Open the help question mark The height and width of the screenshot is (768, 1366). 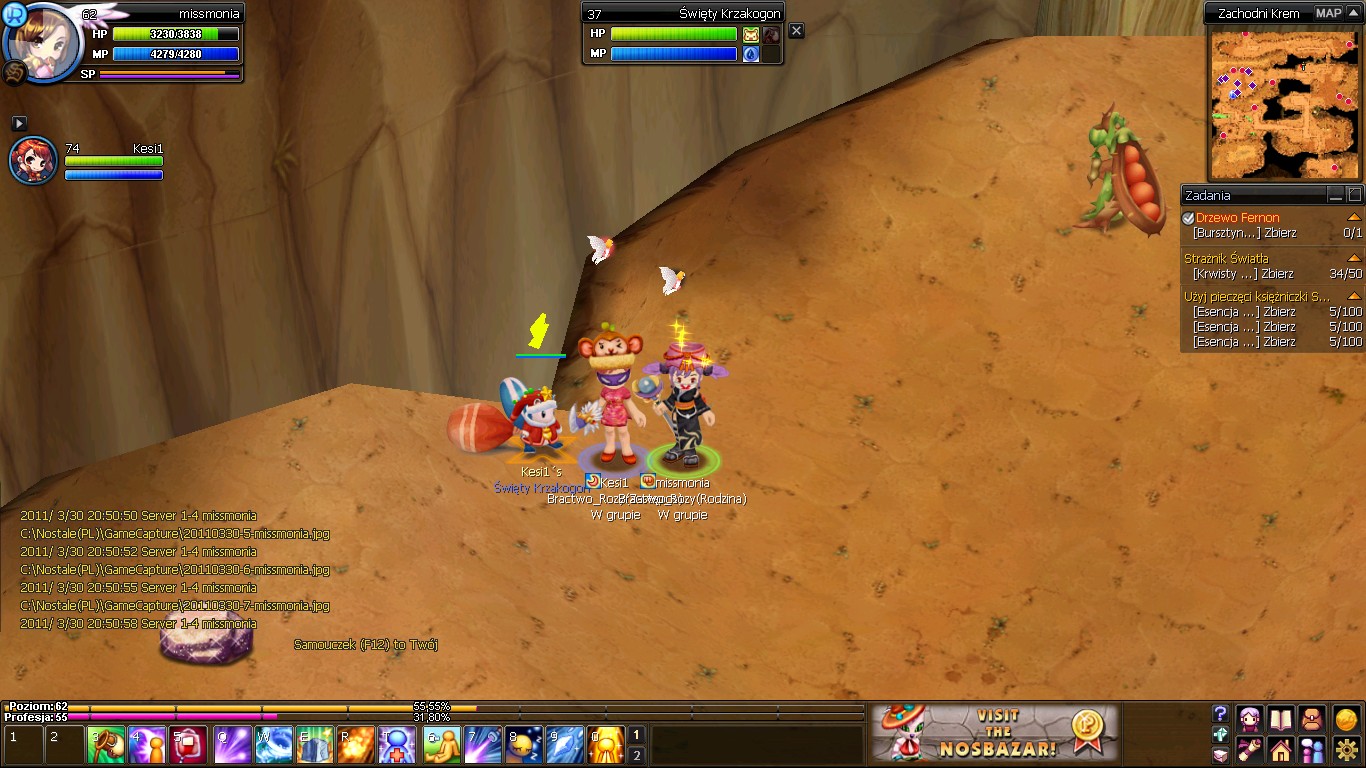pyautogui.click(x=1220, y=714)
